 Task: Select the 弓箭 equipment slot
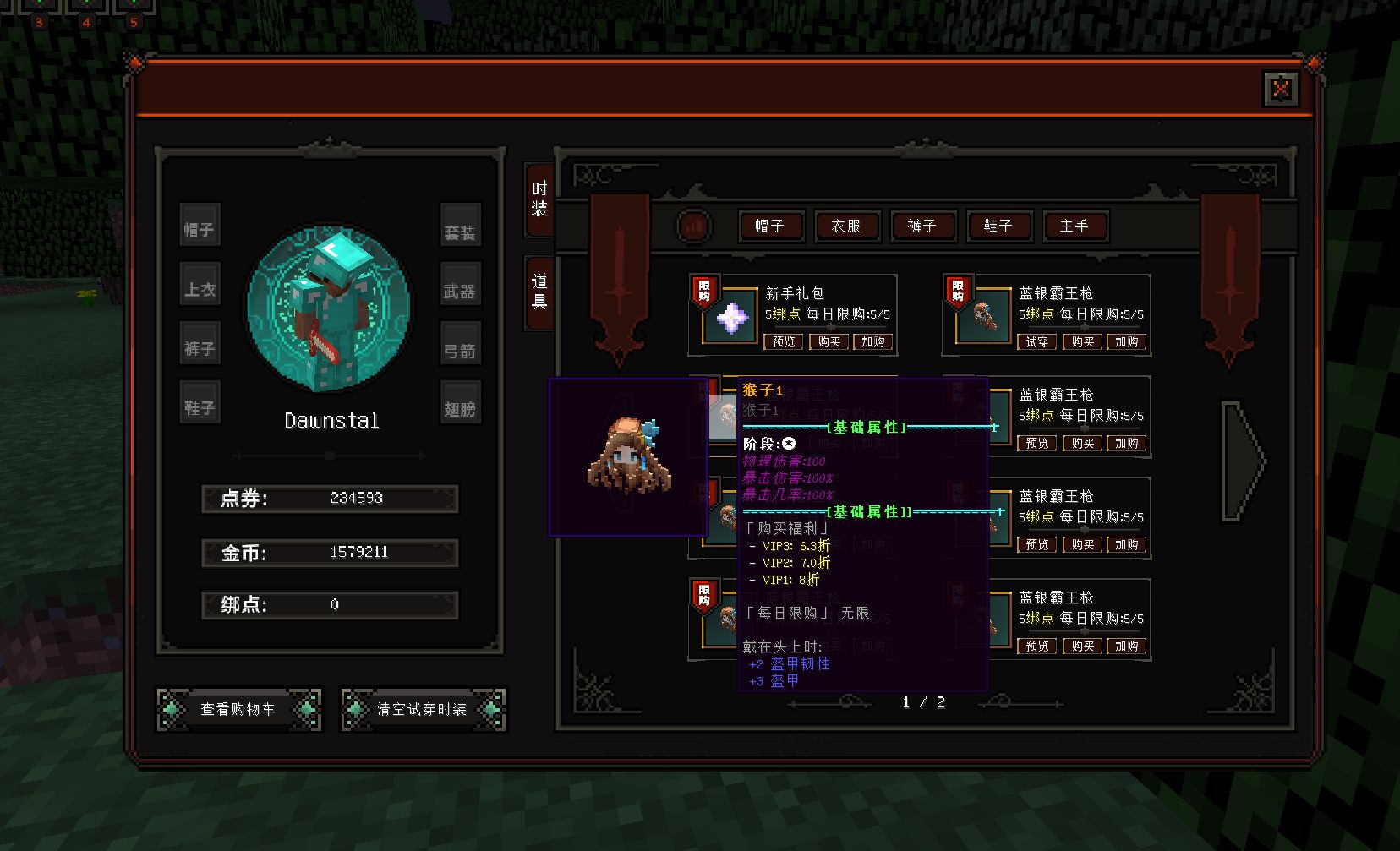[460, 350]
